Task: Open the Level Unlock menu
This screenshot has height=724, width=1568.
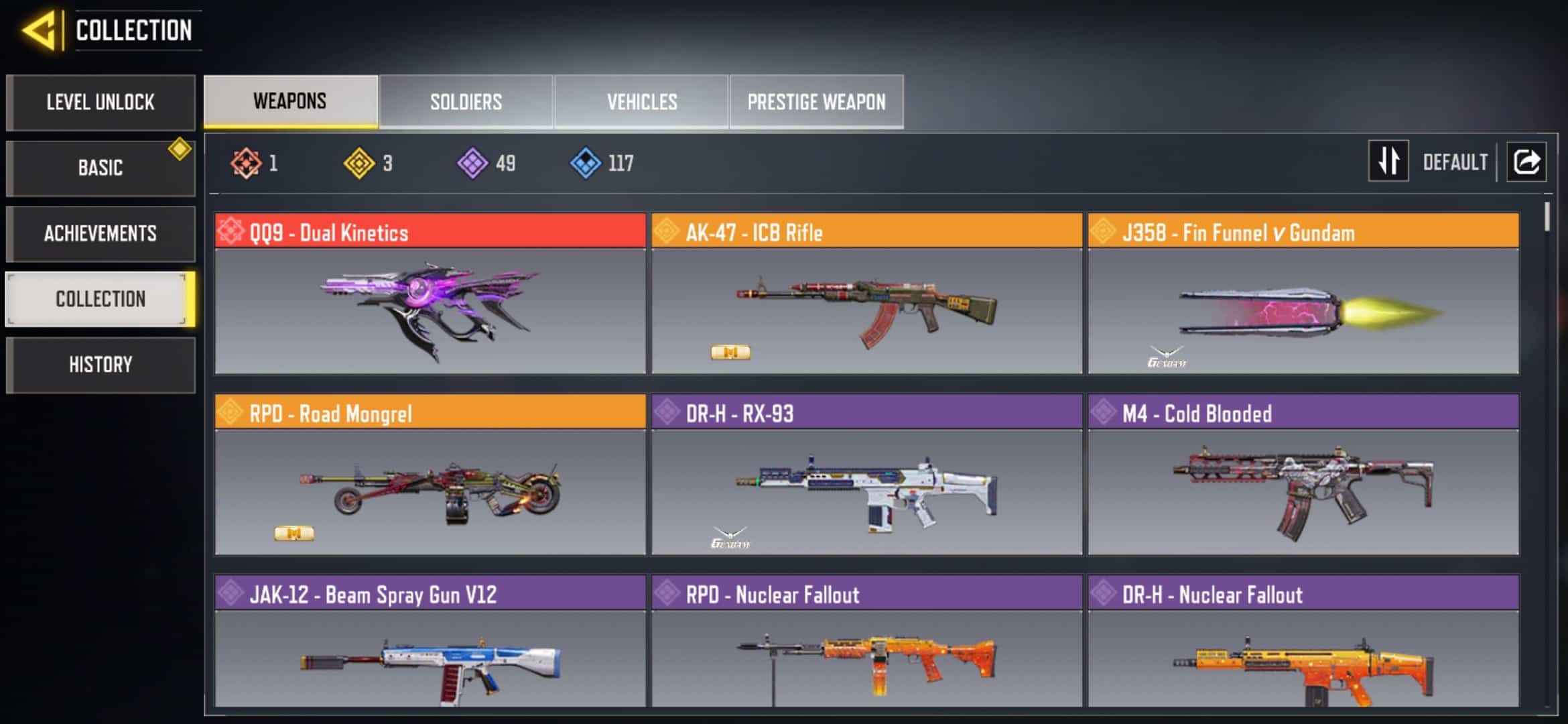Action: click(101, 103)
